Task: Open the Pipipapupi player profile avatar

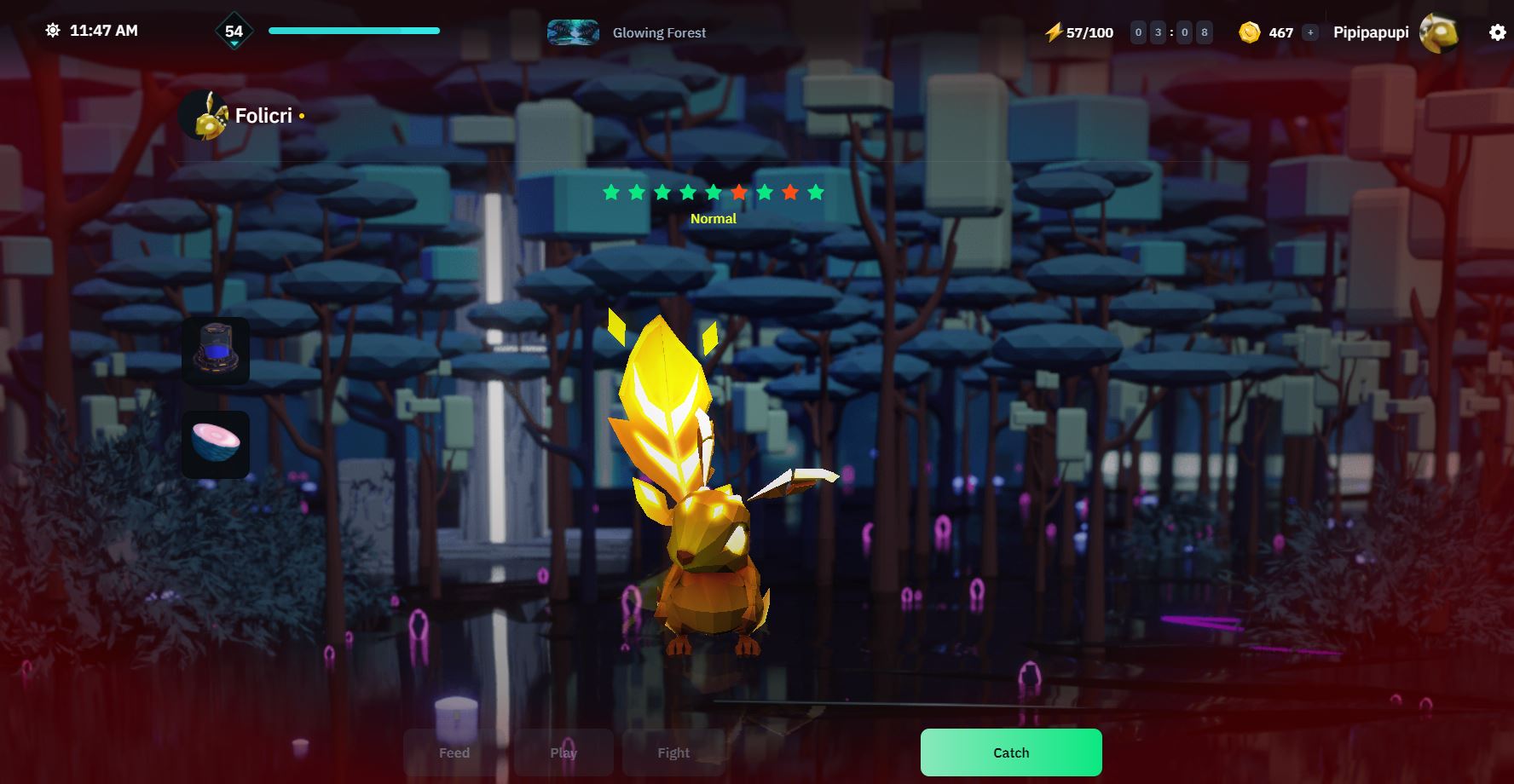Action: point(1438,32)
